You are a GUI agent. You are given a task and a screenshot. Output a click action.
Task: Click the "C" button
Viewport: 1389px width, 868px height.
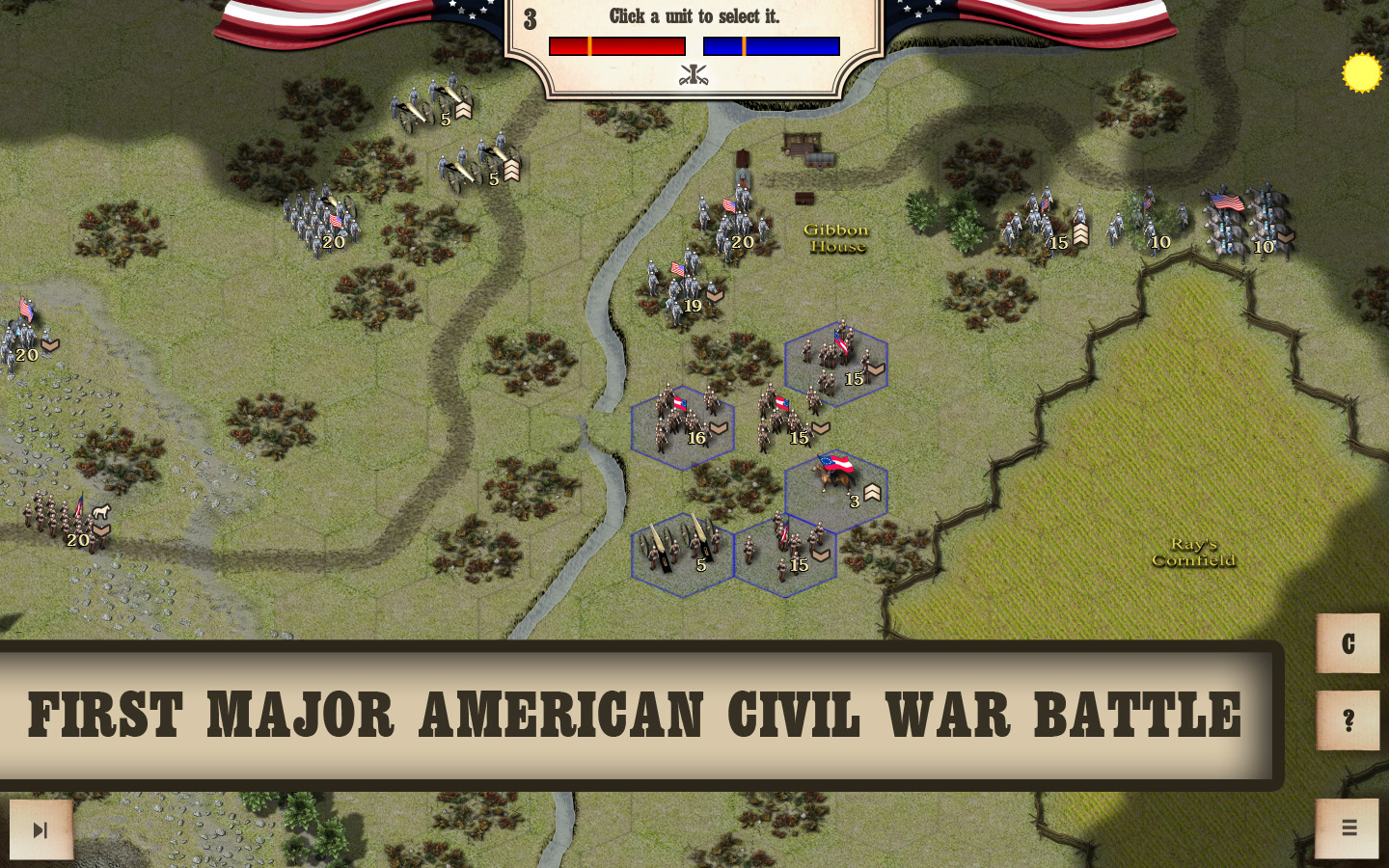click(x=1348, y=643)
